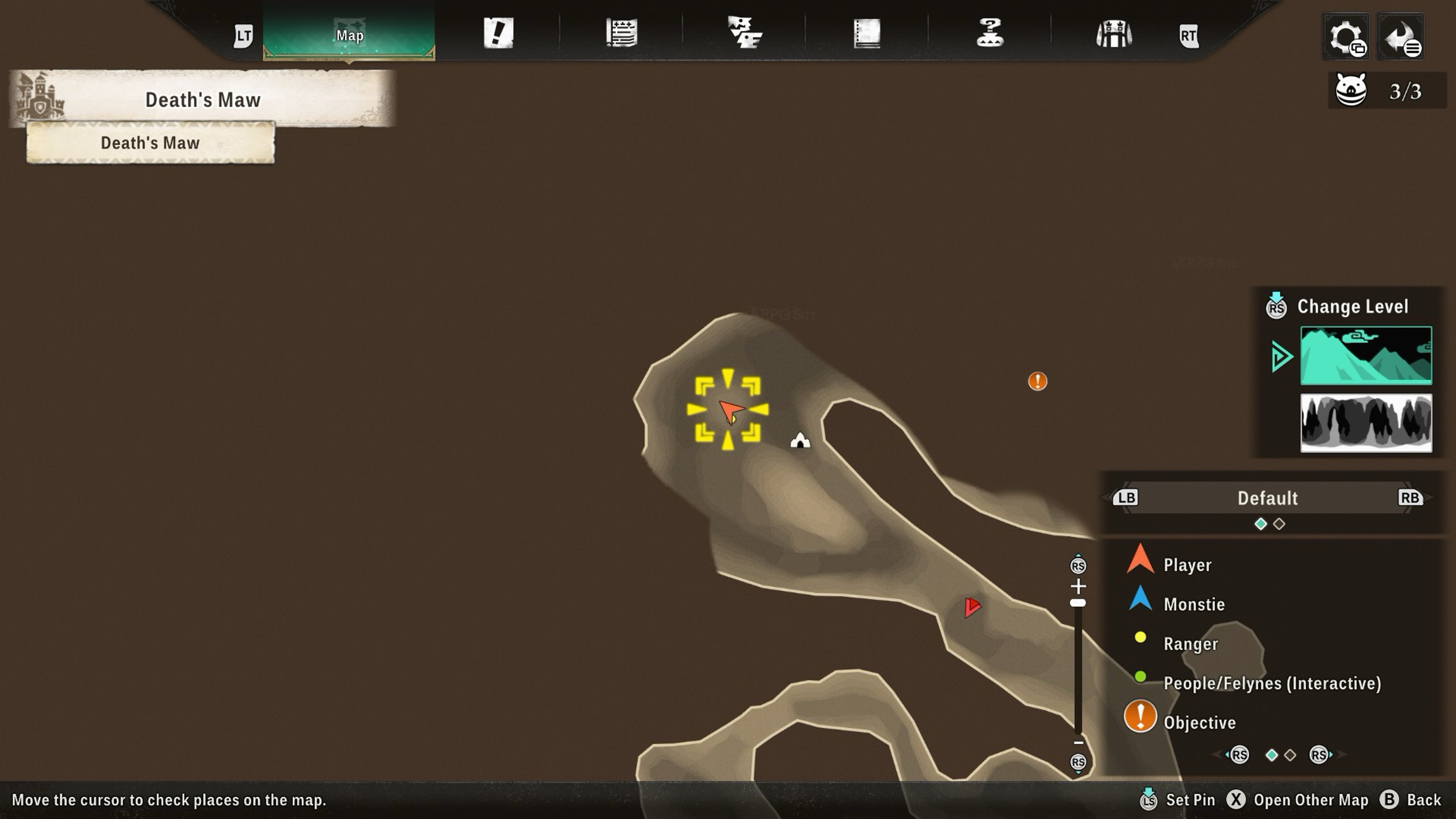1456x819 pixels.
Task: Select the player arrow marker on map
Action: (x=730, y=411)
